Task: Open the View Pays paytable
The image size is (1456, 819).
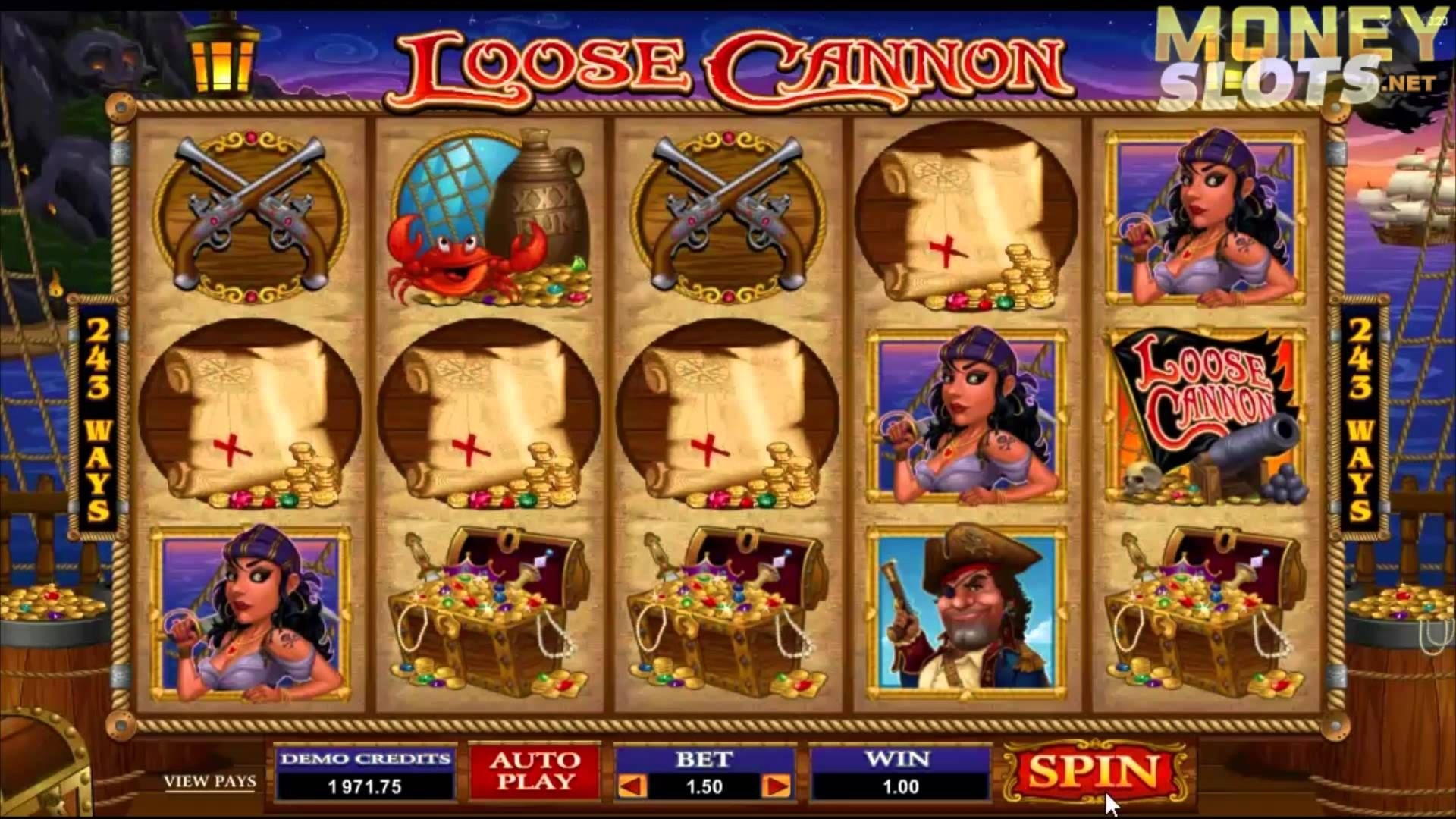Action: coord(210,781)
